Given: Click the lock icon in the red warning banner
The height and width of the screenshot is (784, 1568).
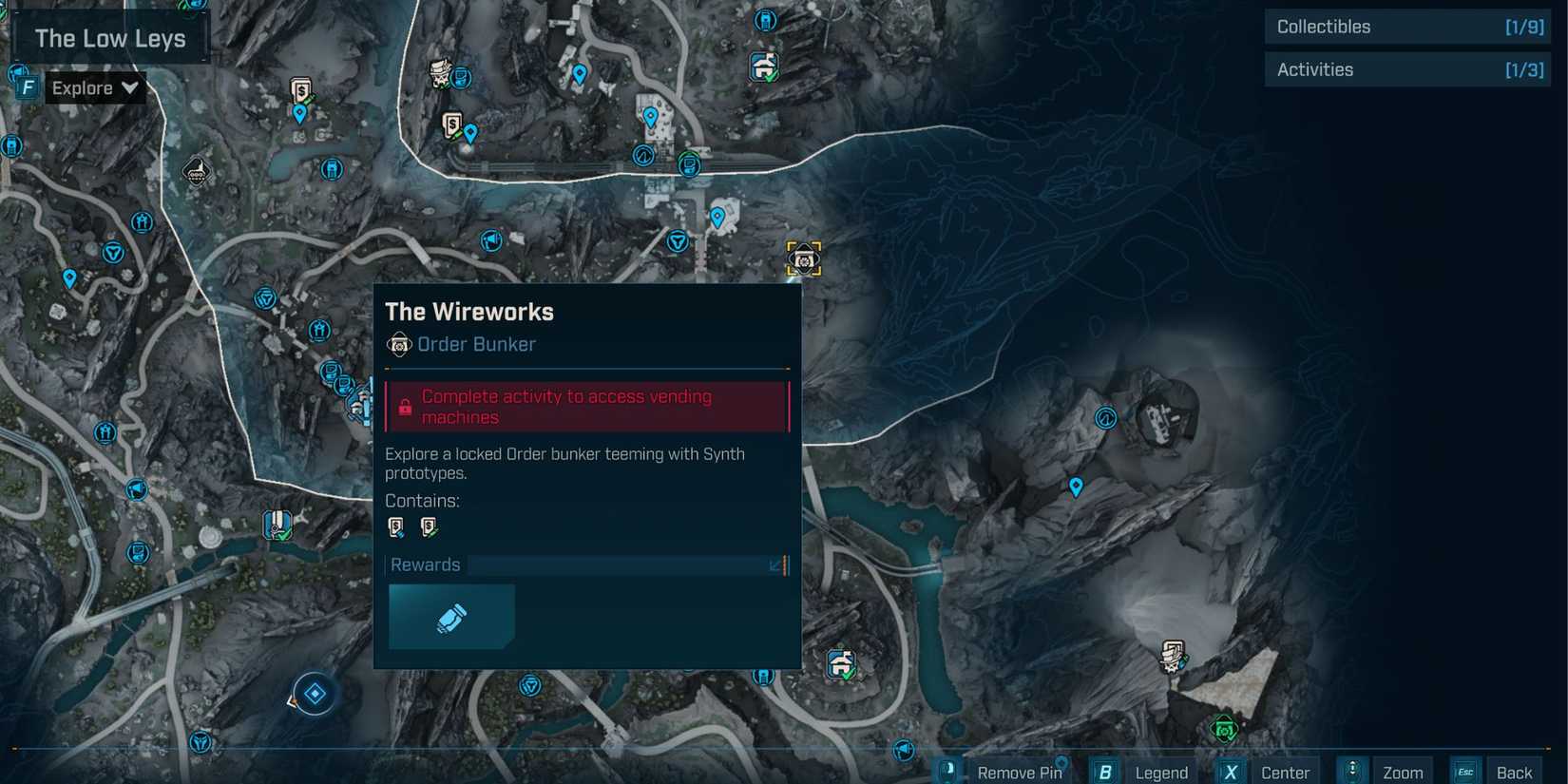Looking at the screenshot, I should point(406,406).
